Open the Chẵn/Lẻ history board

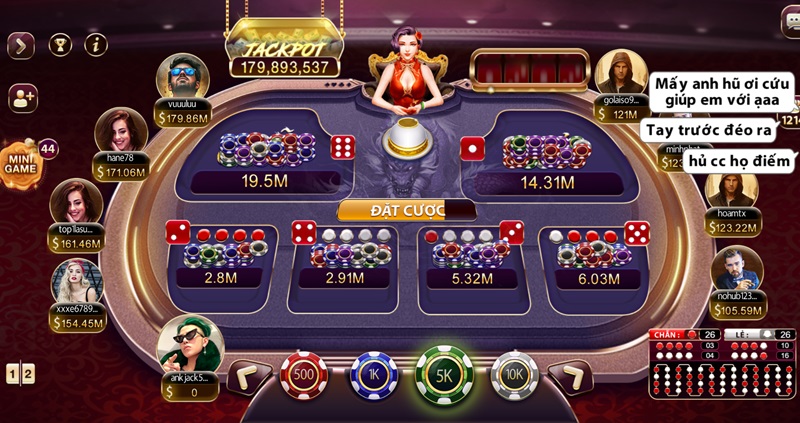click(723, 363)
